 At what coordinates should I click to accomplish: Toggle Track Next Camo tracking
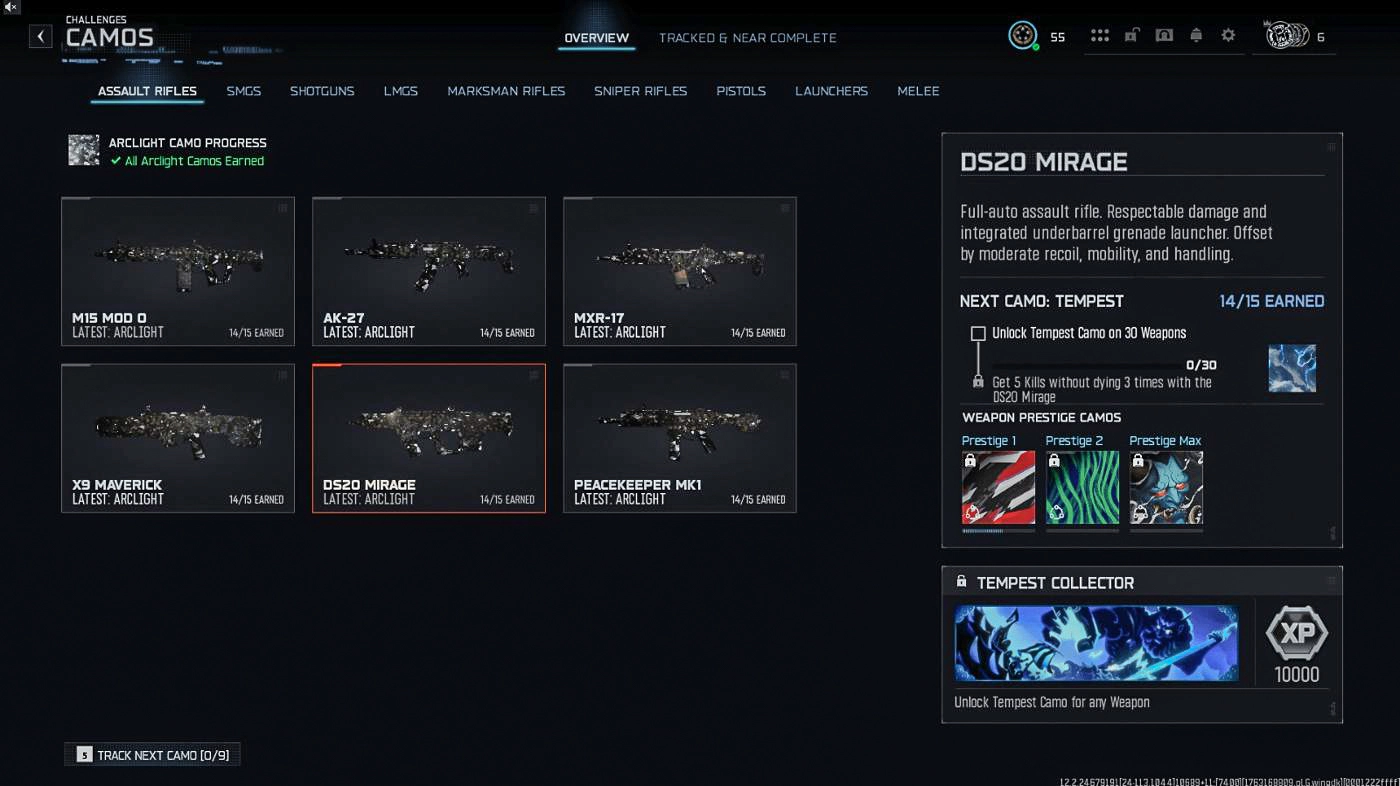(151, 755)
